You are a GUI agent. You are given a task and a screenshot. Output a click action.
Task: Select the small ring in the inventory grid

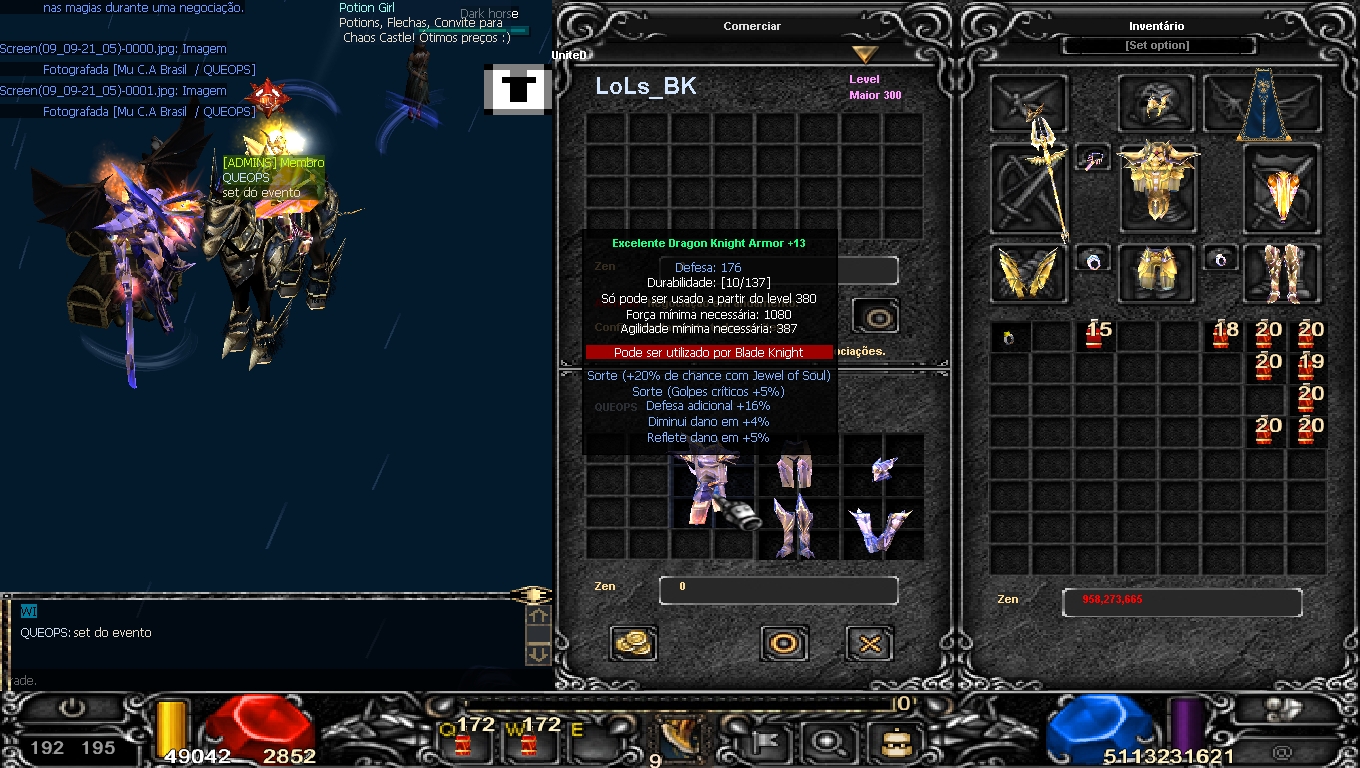tap(1009, 337)
